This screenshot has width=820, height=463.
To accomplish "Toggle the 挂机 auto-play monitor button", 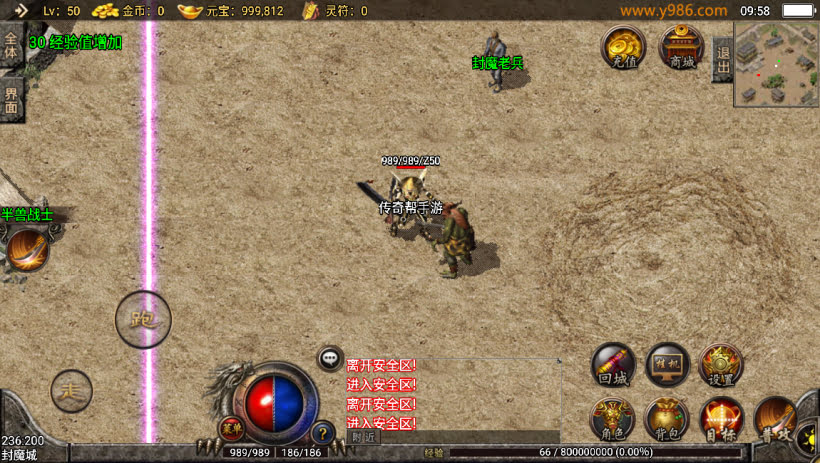I will coord(667,365).
